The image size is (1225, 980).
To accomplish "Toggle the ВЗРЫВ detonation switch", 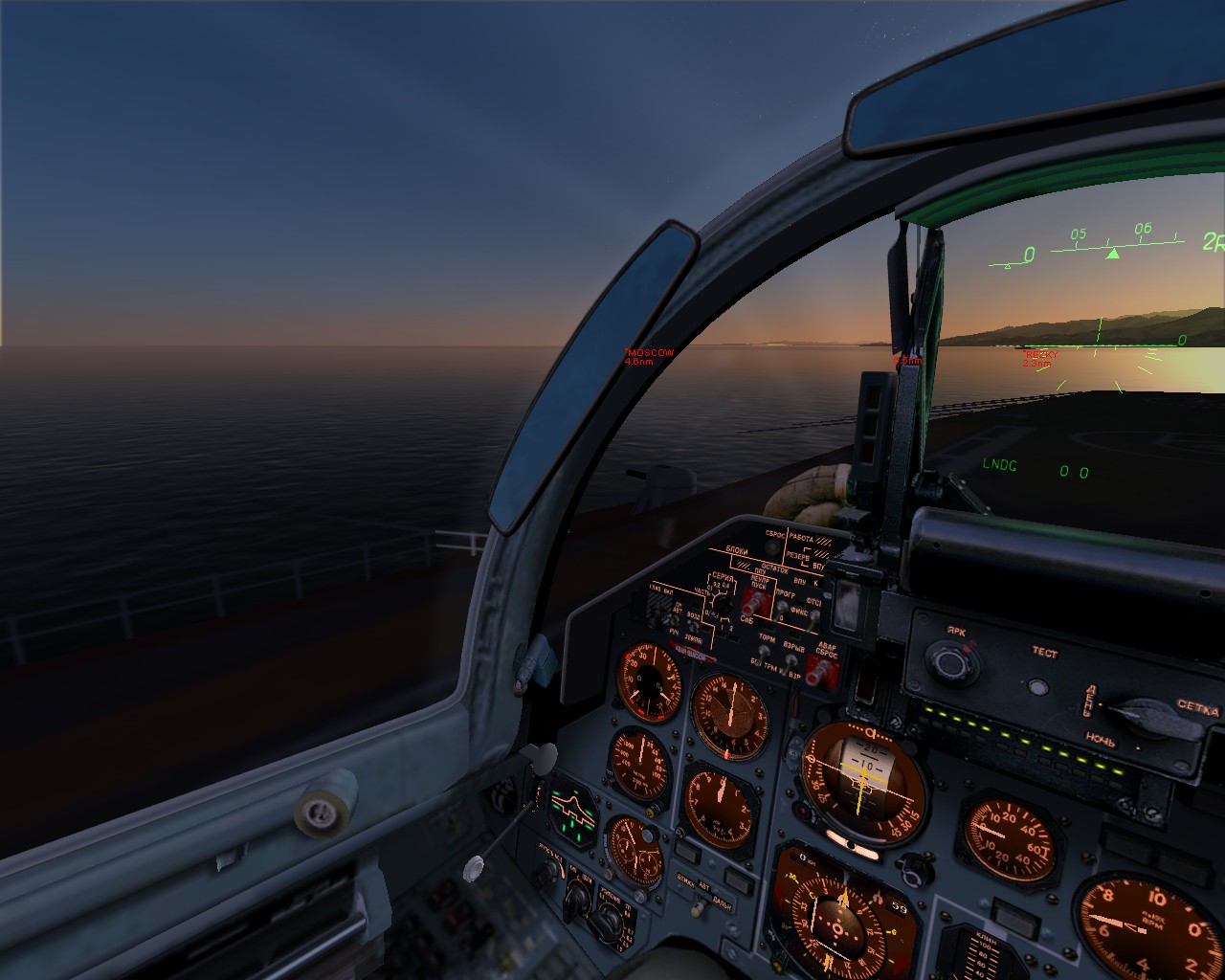I will click(790, 658).
